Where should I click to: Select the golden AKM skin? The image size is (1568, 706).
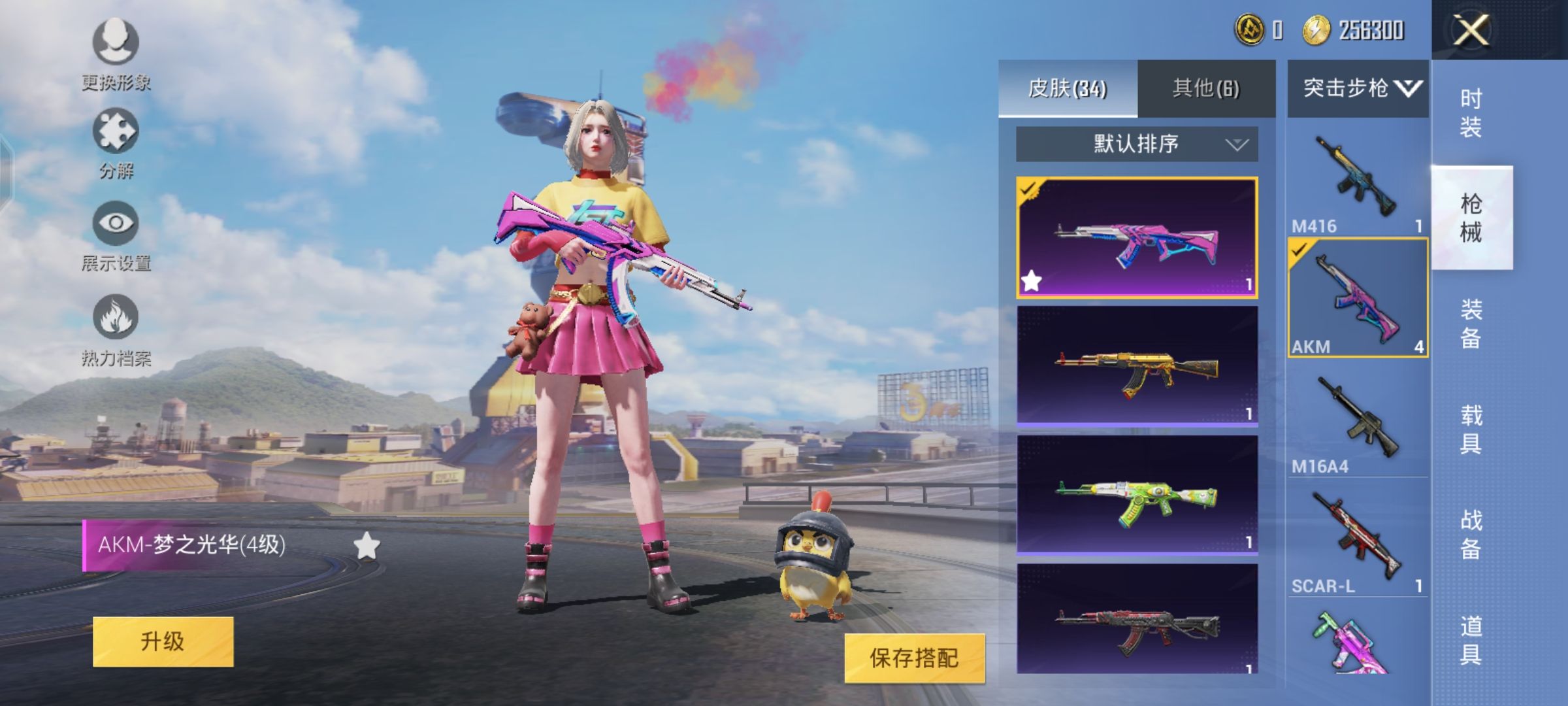1137,366
